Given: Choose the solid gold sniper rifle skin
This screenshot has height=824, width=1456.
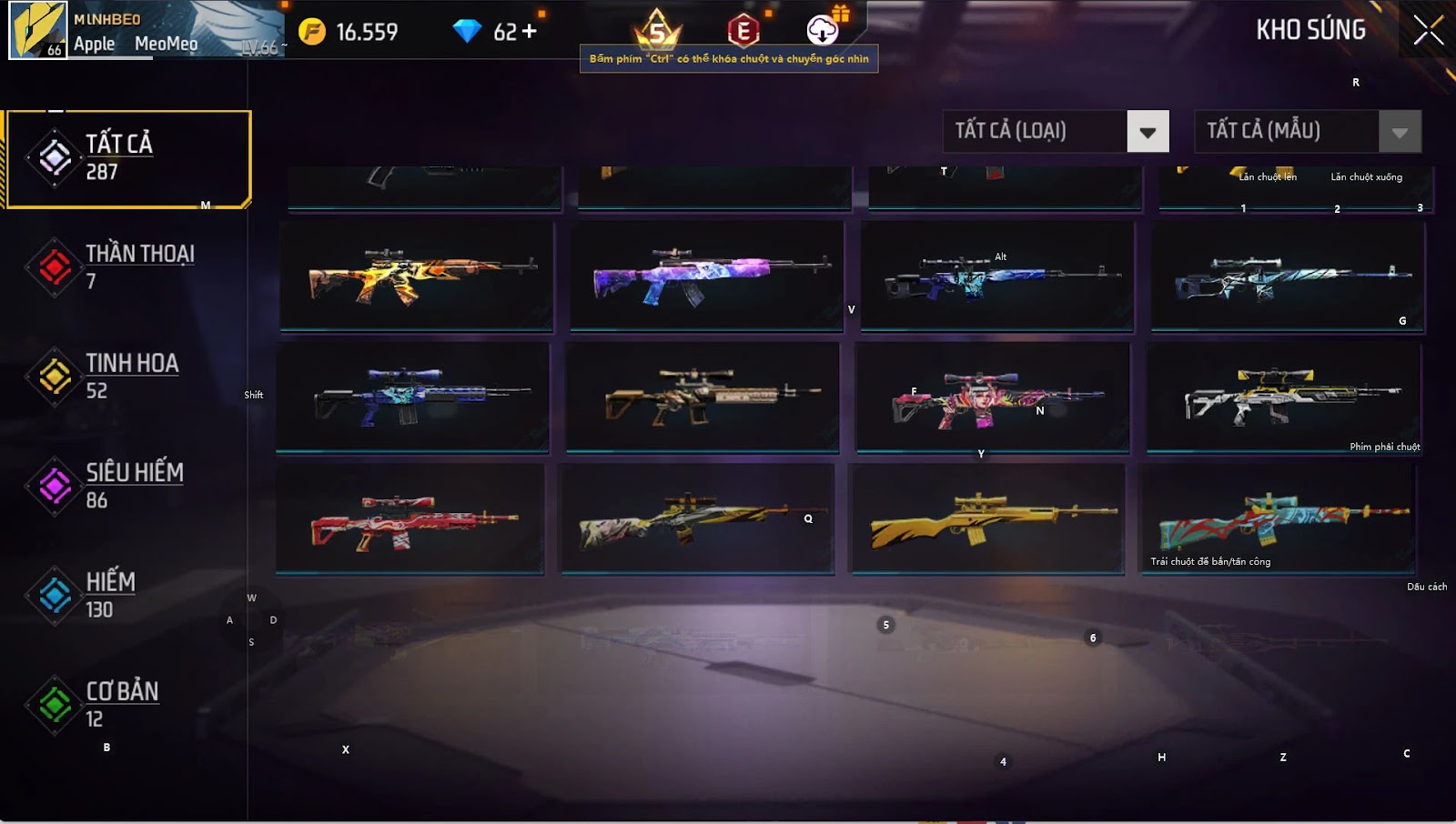Looking at the screenshot, I should point(987,518).
